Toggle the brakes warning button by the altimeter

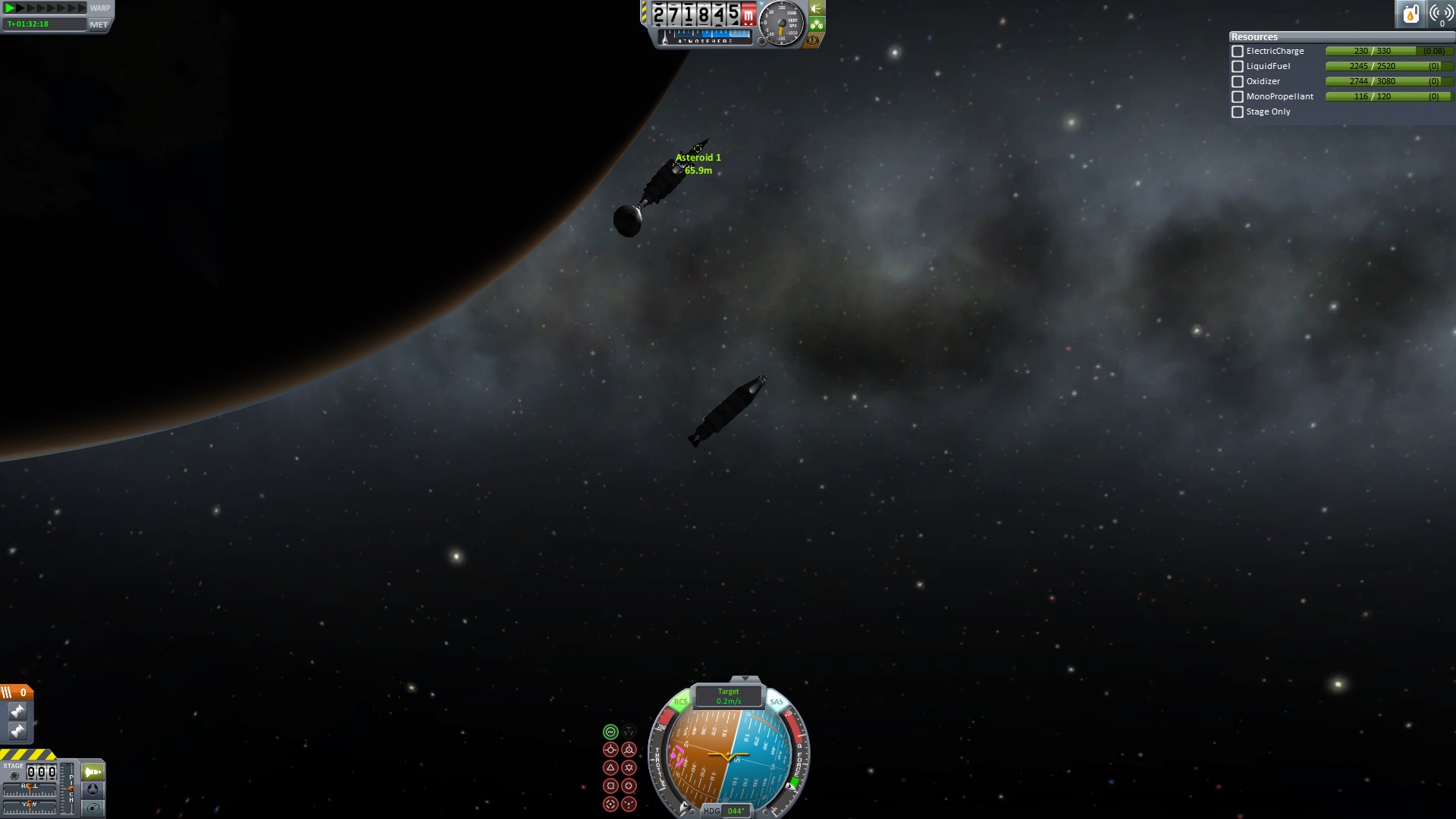(x=813, y=40)
